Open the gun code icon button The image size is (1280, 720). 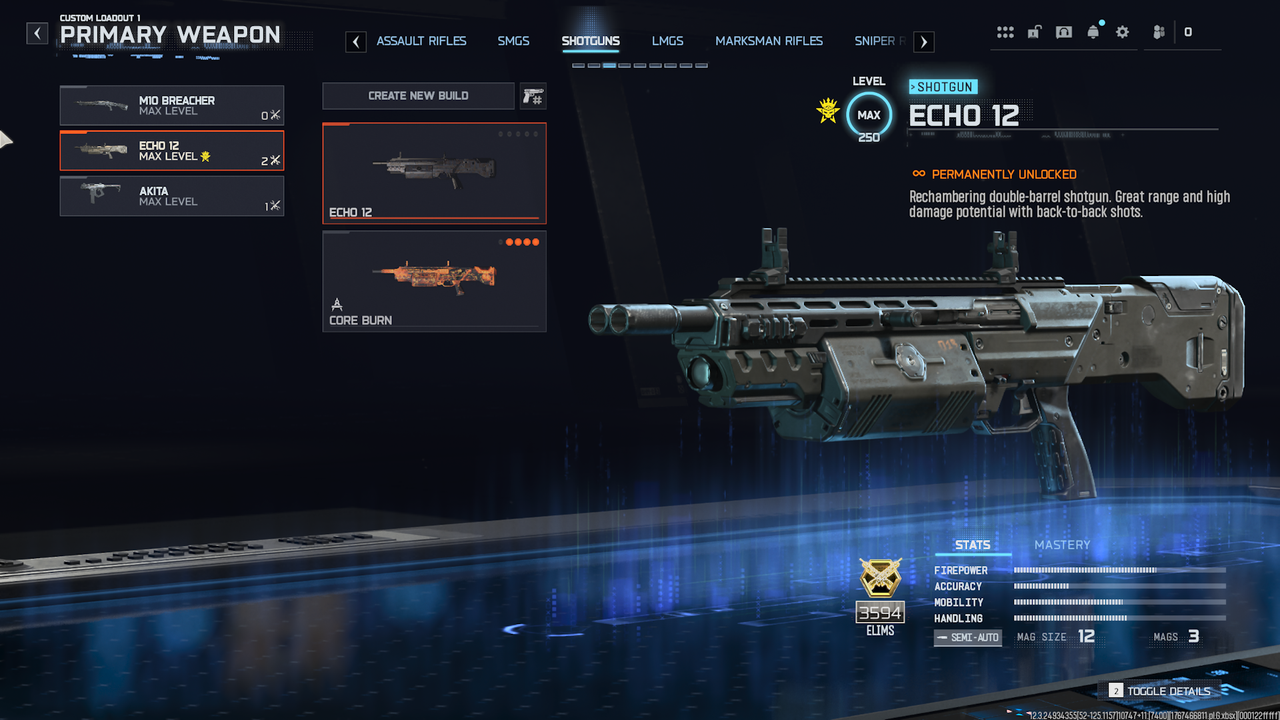[532, 96]
